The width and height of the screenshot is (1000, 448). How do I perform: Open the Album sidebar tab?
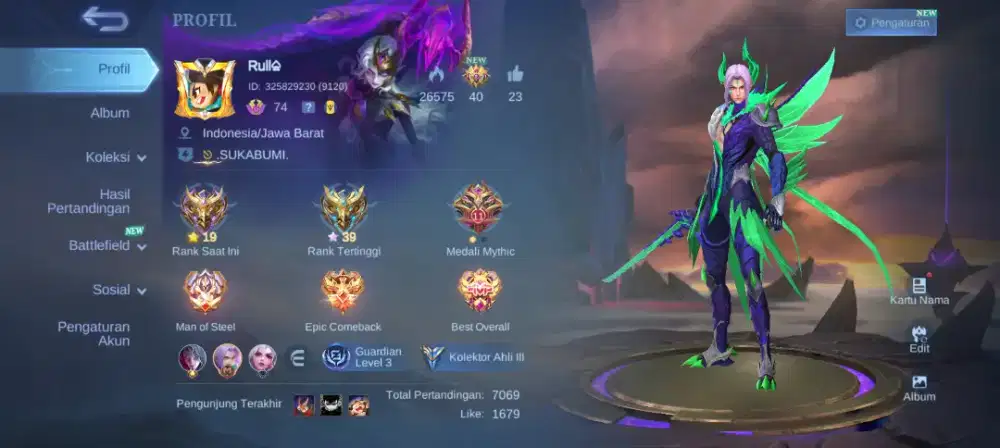coord(109,113)
